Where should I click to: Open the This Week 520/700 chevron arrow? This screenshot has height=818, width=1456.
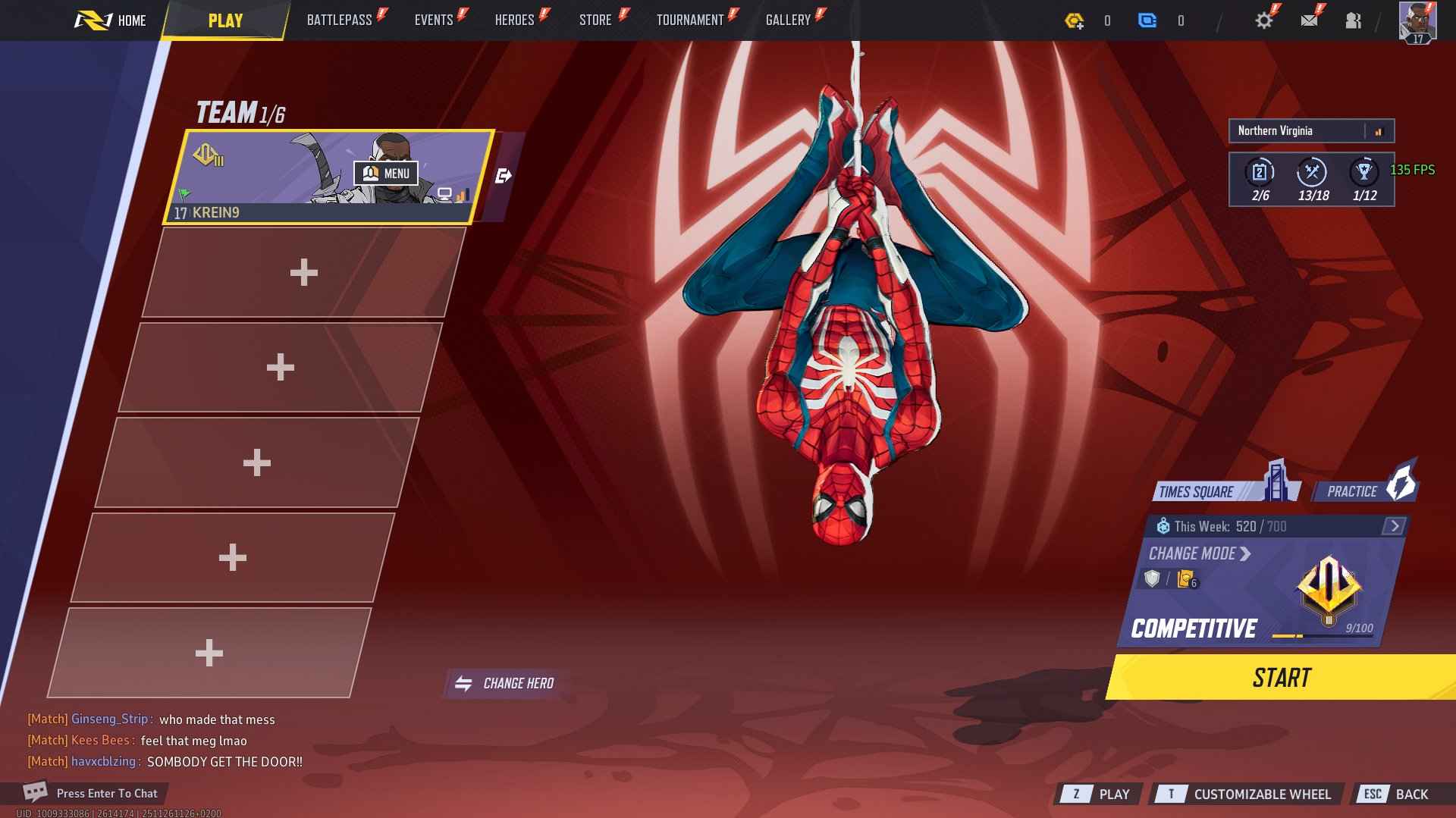[1393, 525]
